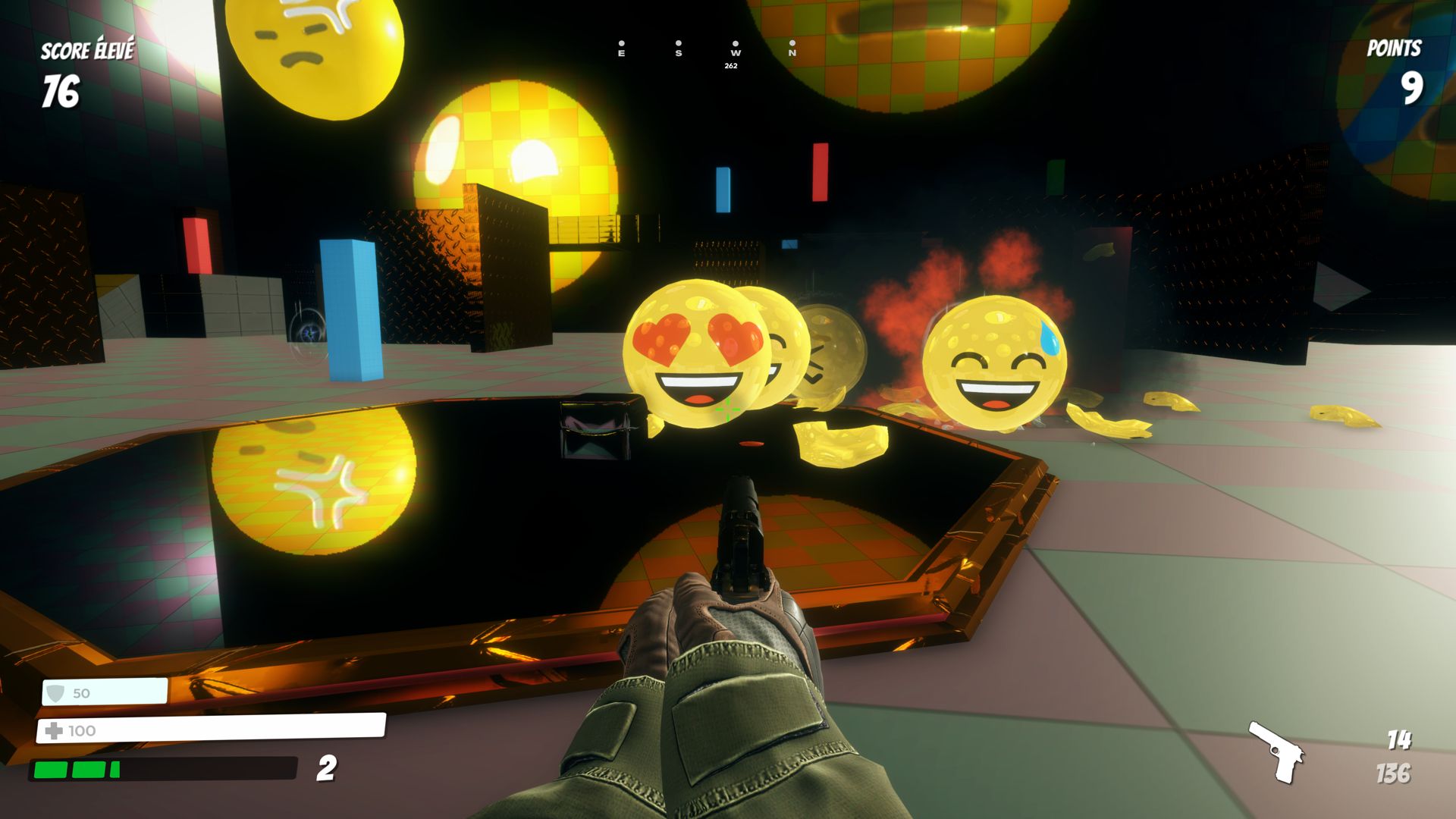Select the pistol weapon icon
This screenshot has height=819, width=1456.
(1277, 751)
